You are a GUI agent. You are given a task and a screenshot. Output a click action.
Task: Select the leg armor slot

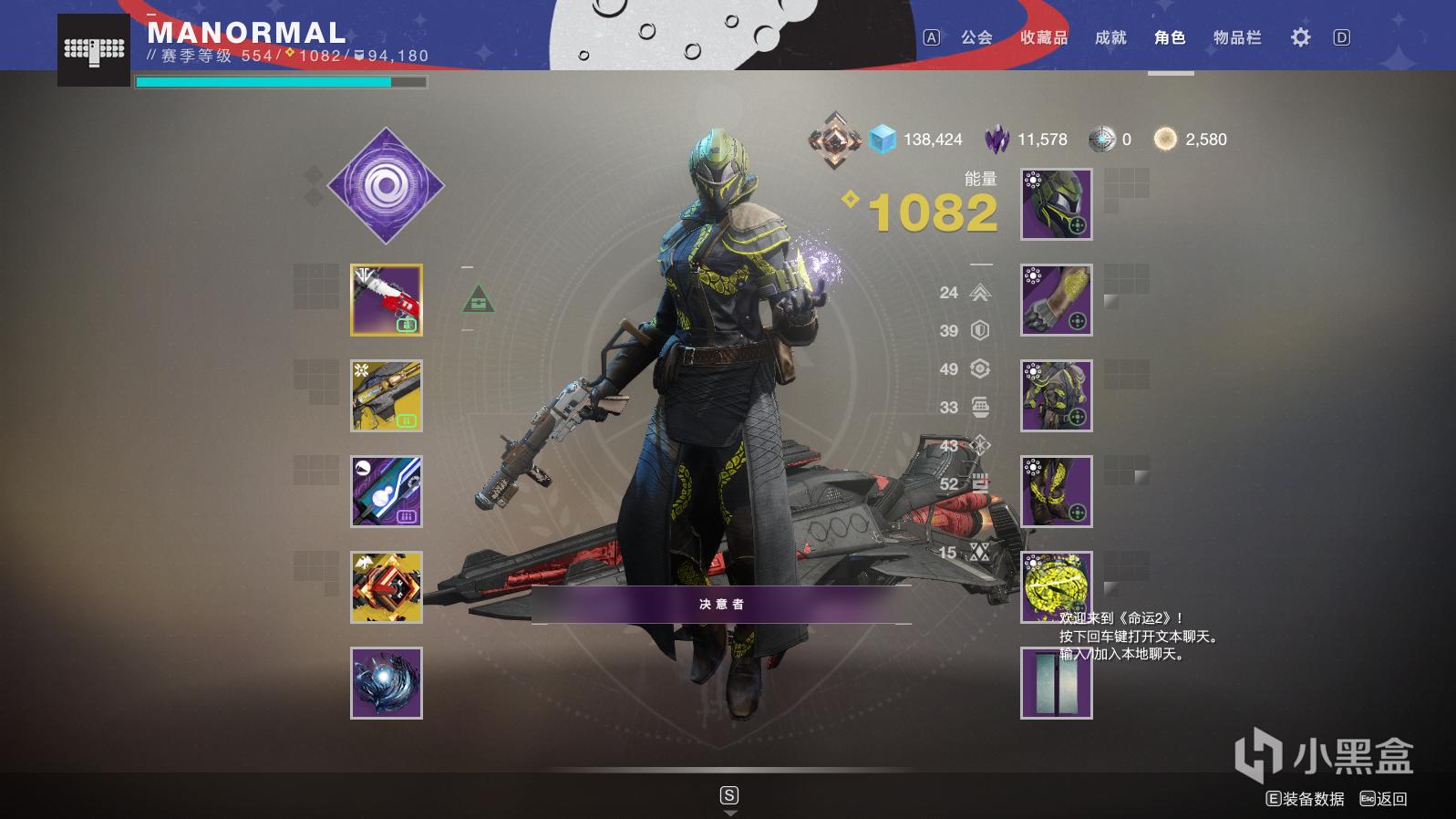[x=1057, y=492]
